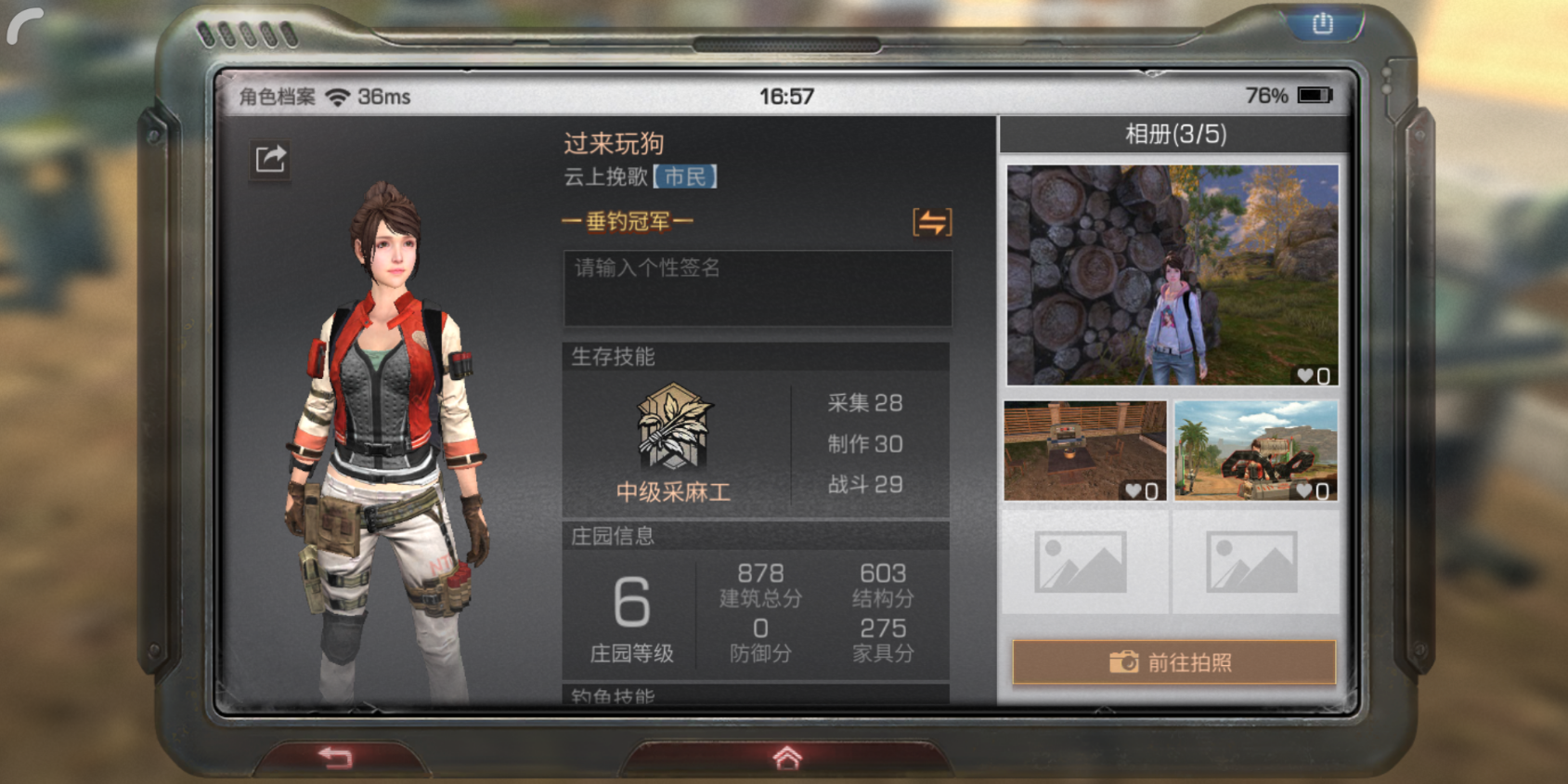Toggle the heart on the vehicle photo

pyautogui.click(x=1305, y=490)
